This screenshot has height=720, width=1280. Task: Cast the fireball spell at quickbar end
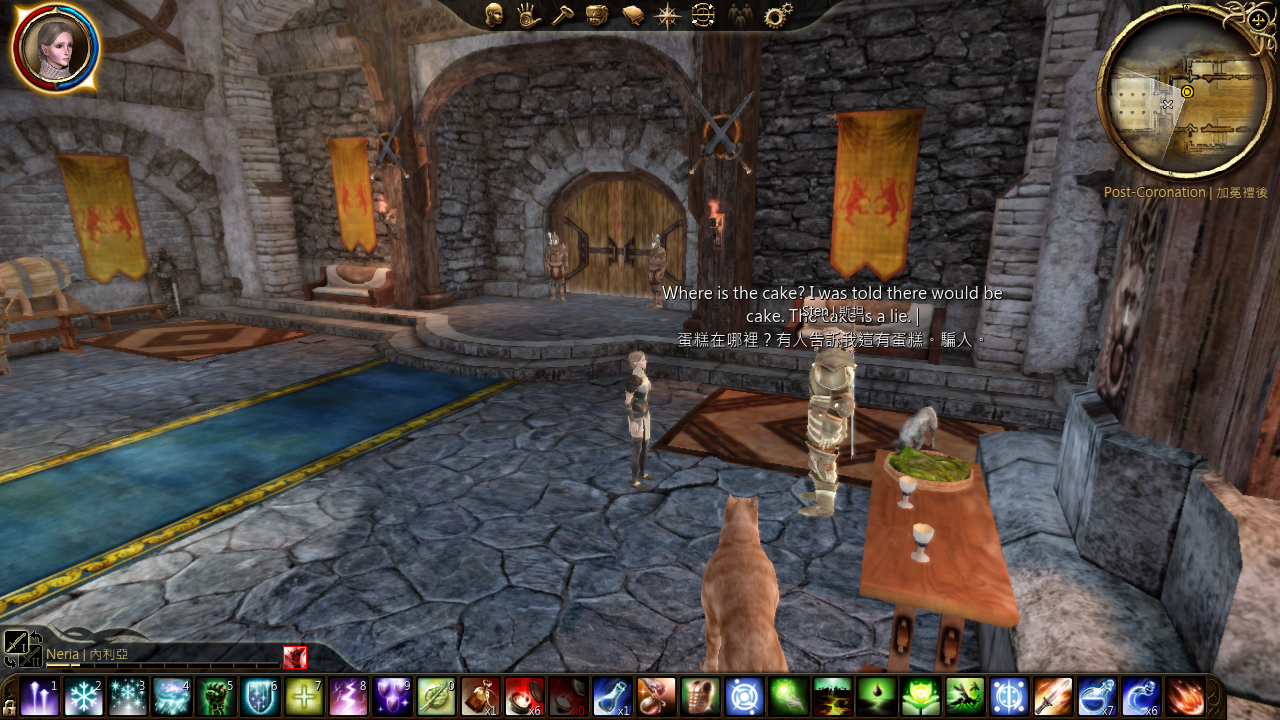point(1185,696)
